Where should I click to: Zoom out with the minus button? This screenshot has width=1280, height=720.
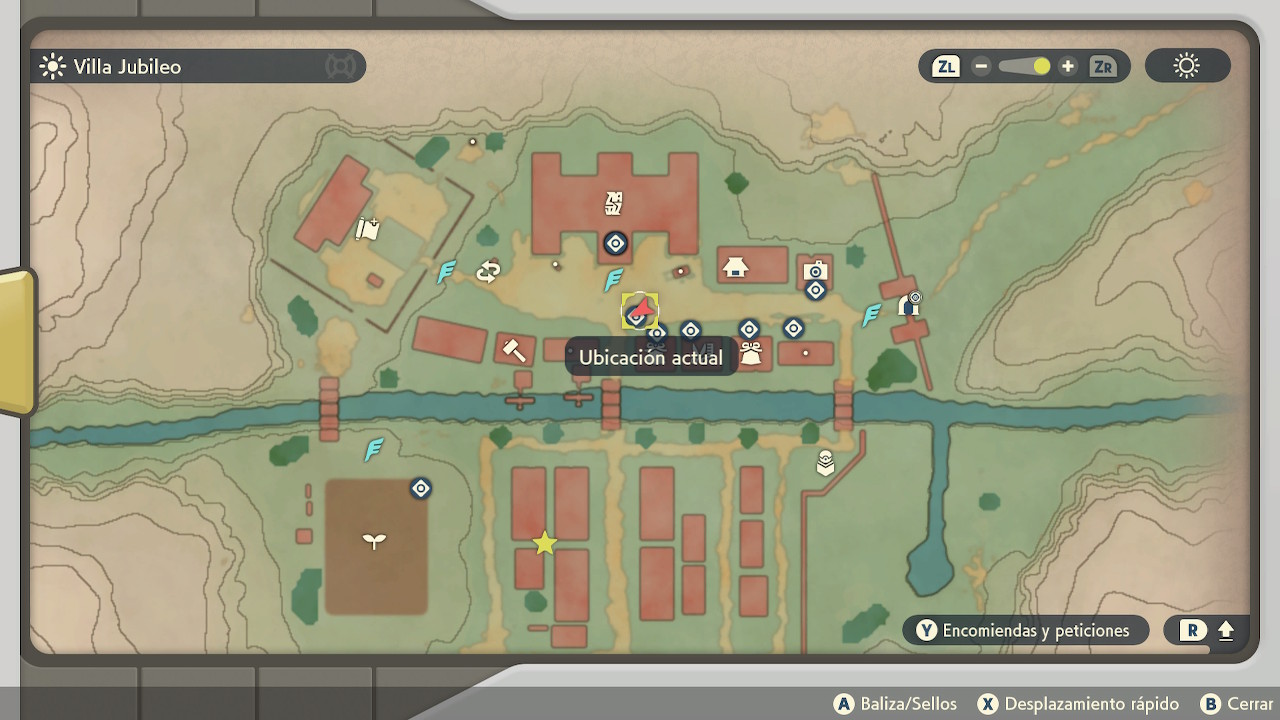pos(981,67)
